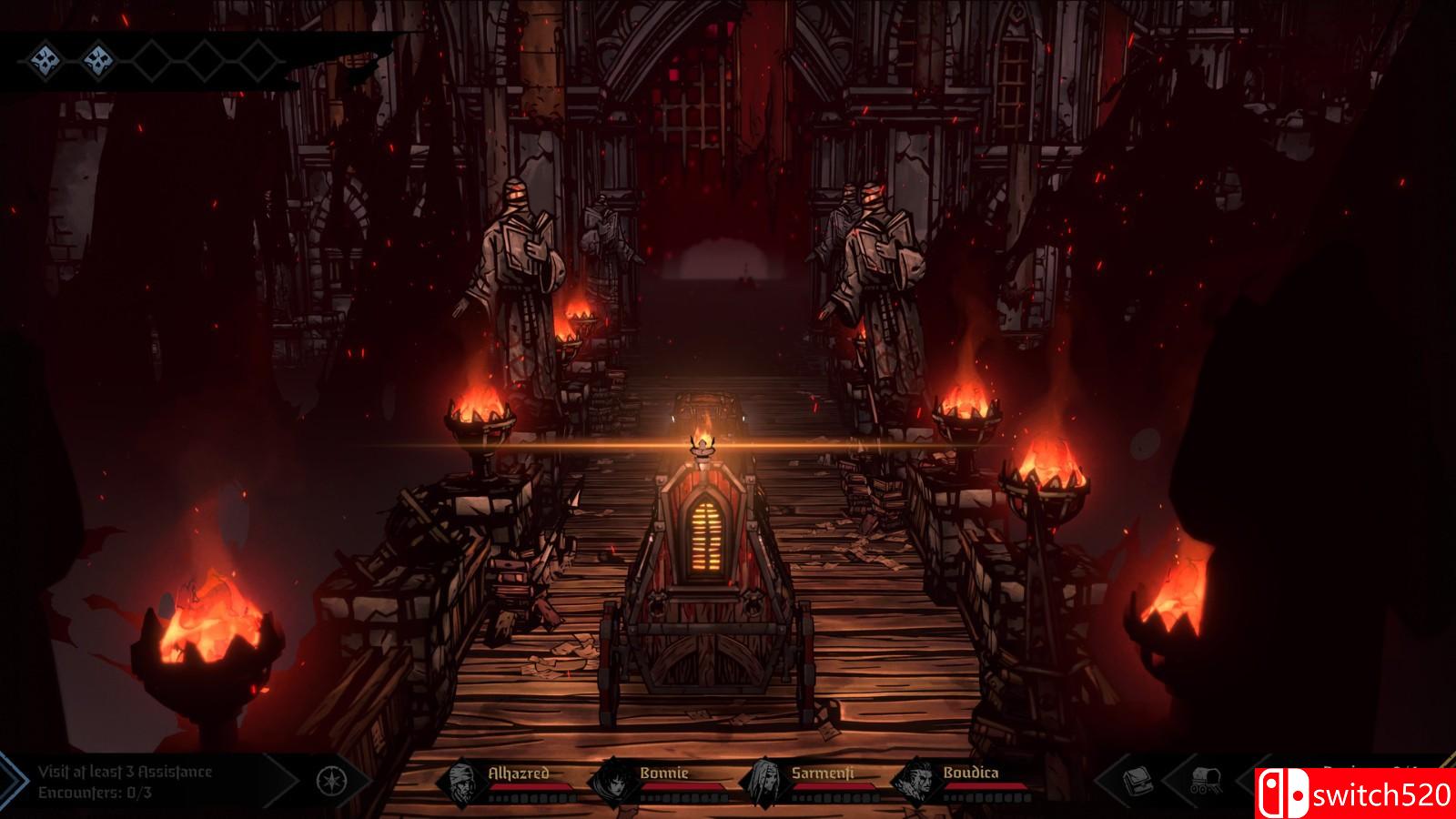
Task: Open the journal book icon
Action: click(x=1137, y=781)
